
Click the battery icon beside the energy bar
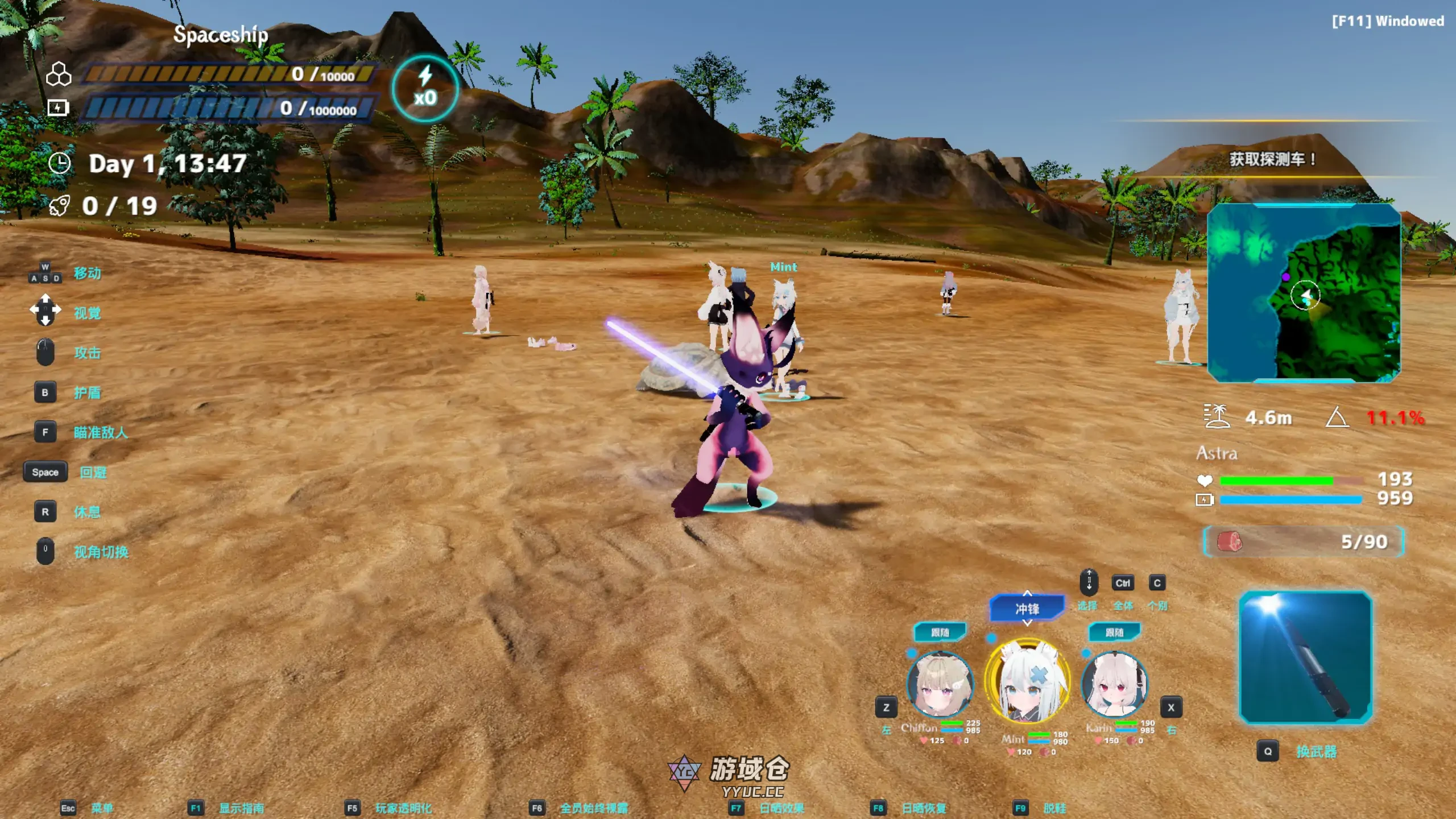59,108
